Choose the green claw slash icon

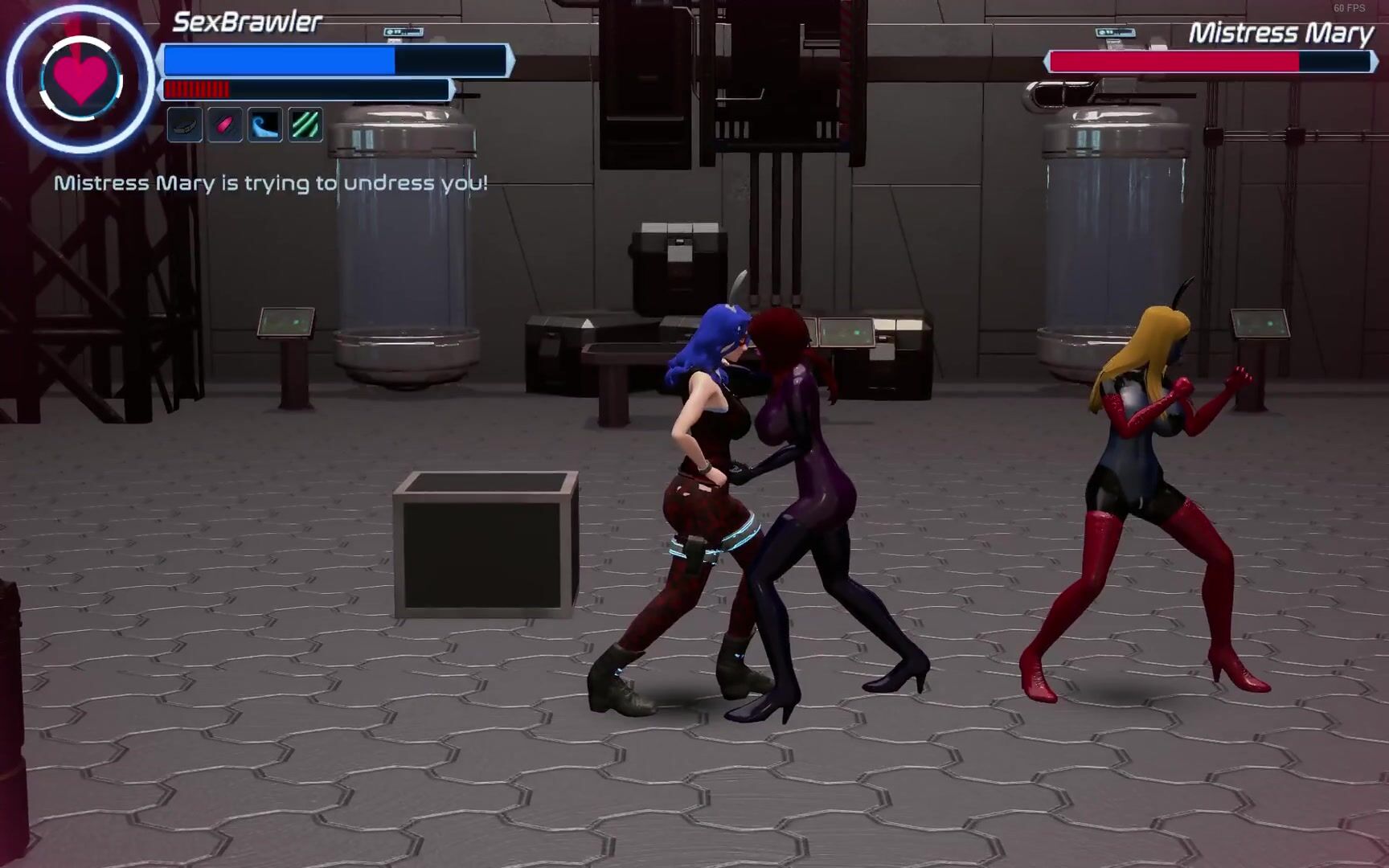pos(305,125)
